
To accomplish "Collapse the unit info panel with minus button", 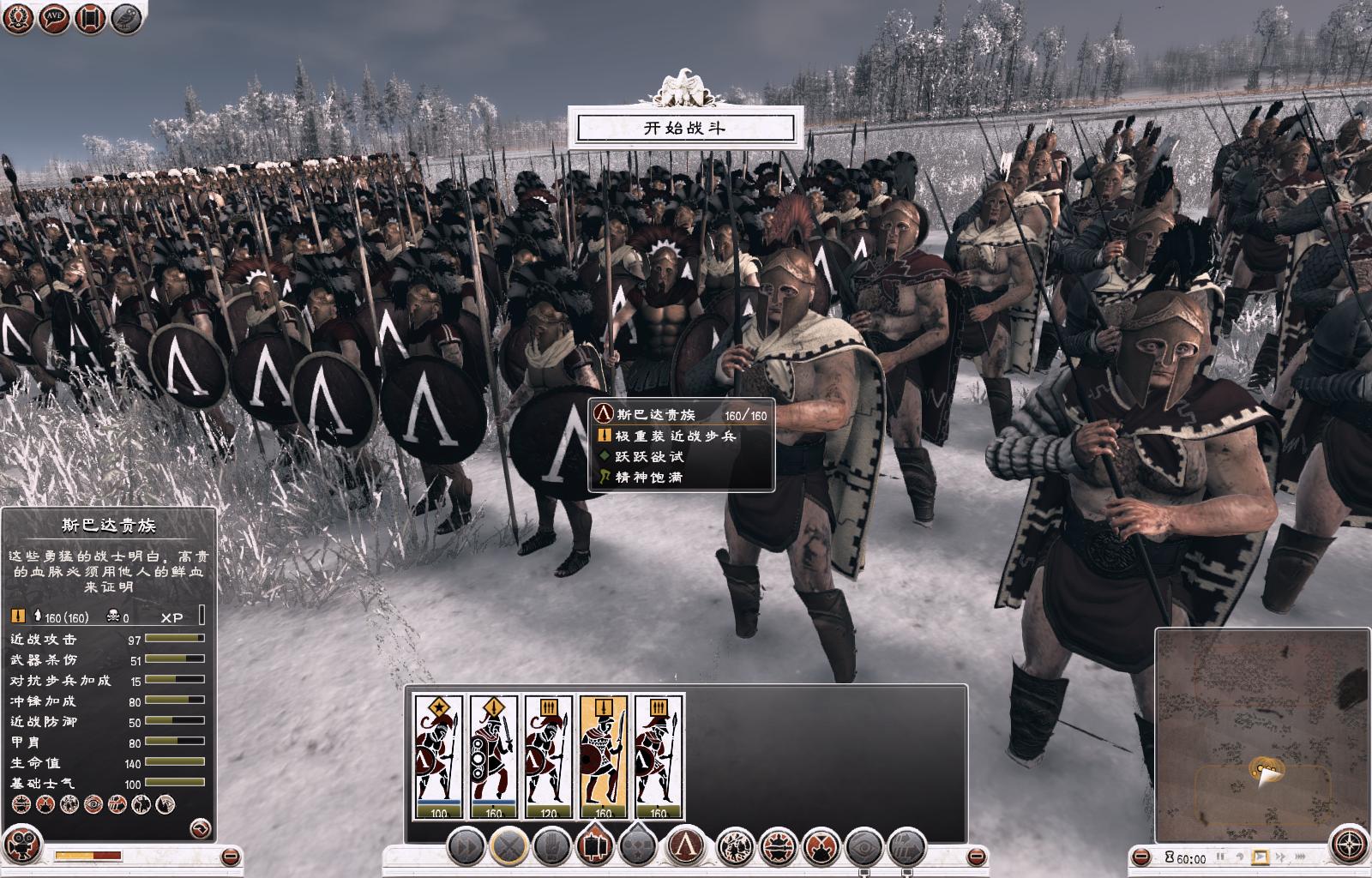I will [x=230, y=857].
